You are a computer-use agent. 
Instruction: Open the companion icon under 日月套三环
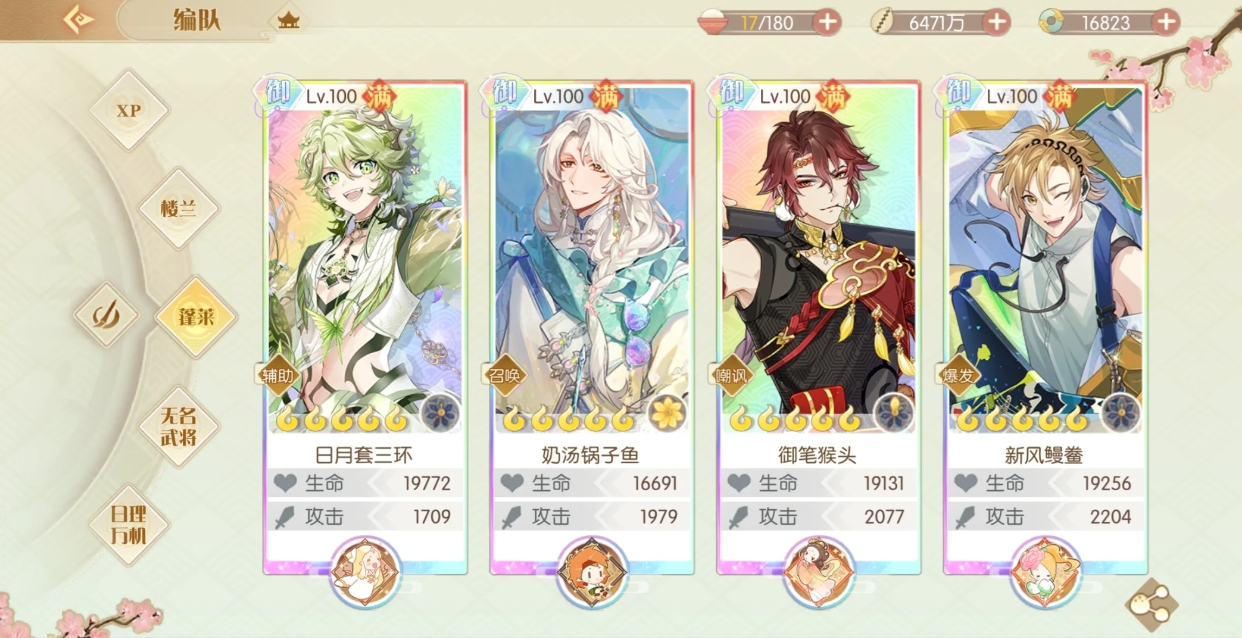click(365, 572)
